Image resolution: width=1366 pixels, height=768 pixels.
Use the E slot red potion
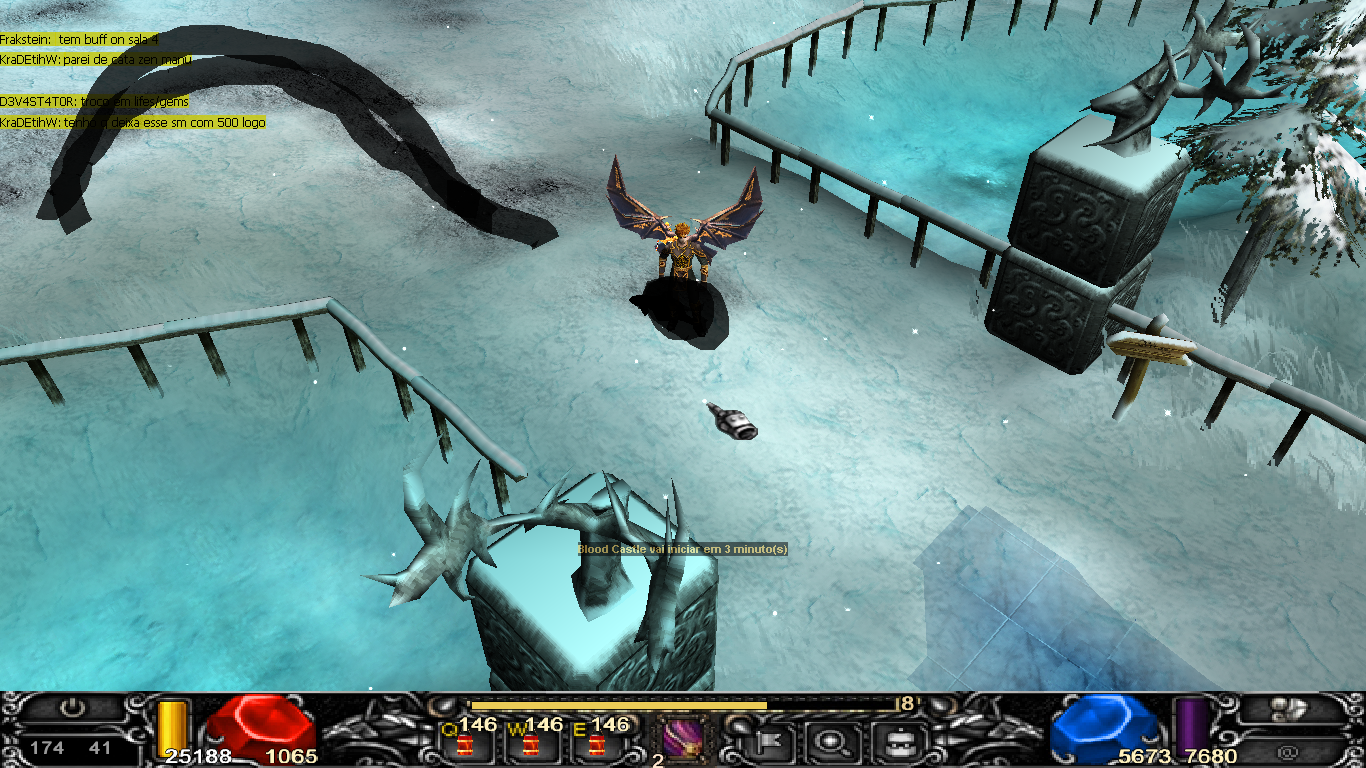pos(597,744)
